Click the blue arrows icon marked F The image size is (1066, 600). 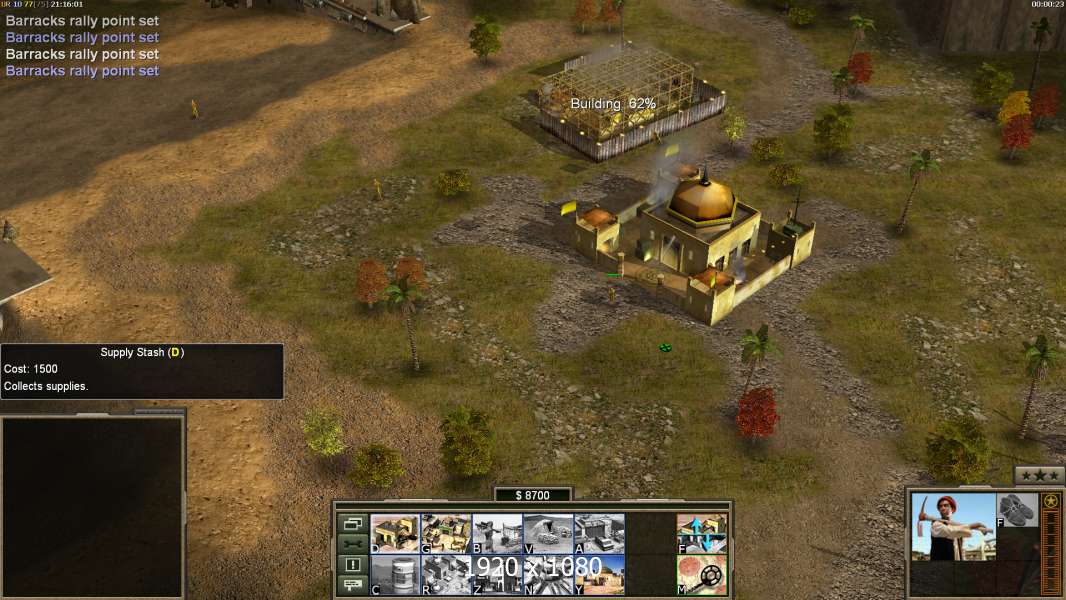pyautogui.click(x=702, y=533)
